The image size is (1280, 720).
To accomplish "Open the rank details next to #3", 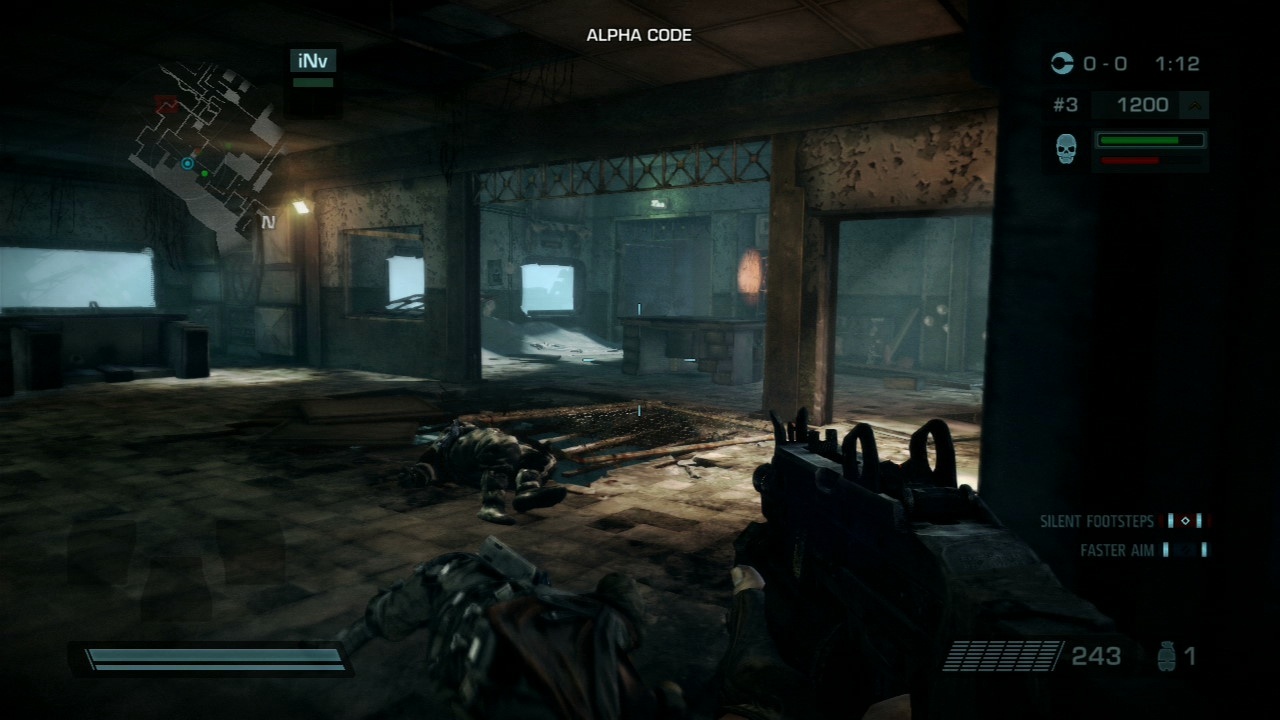I will (1065, 104).
